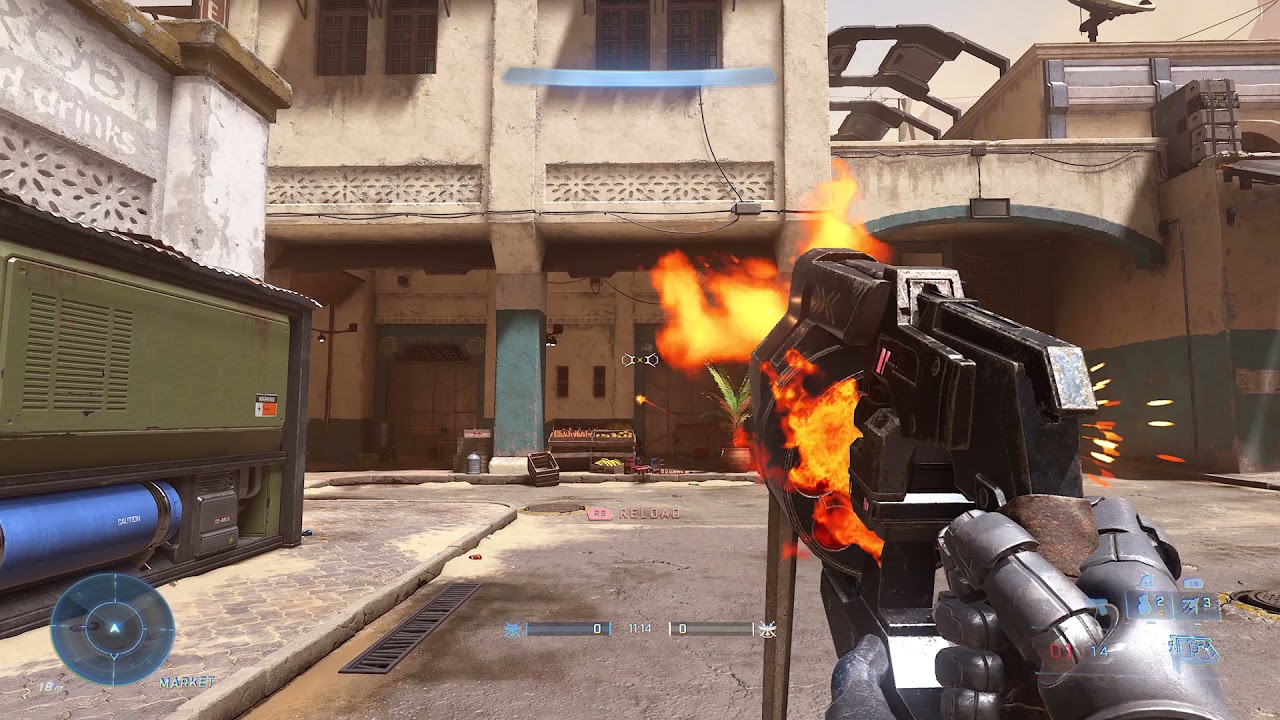The width and height of the screenshot is (1280, 720).
Task: Click the match timer showing 11:14
Action: (x=640, y=628)
